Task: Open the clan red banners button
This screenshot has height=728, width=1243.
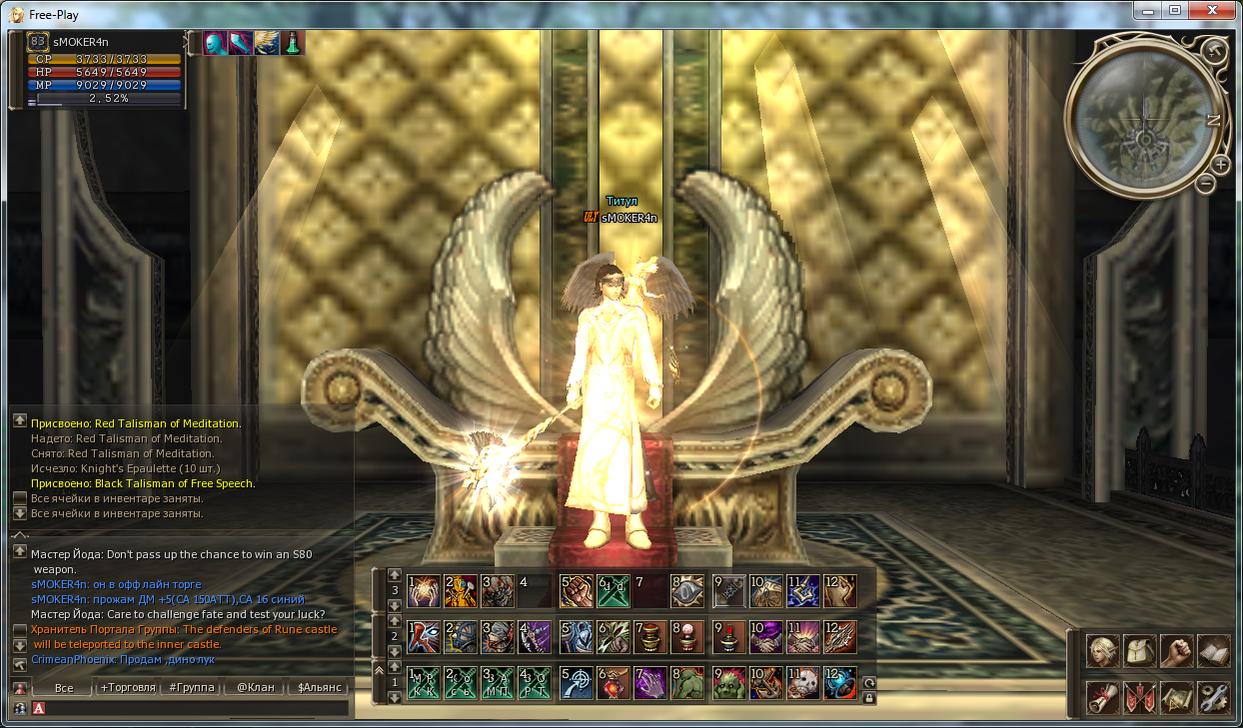Action: point(1140,696)
